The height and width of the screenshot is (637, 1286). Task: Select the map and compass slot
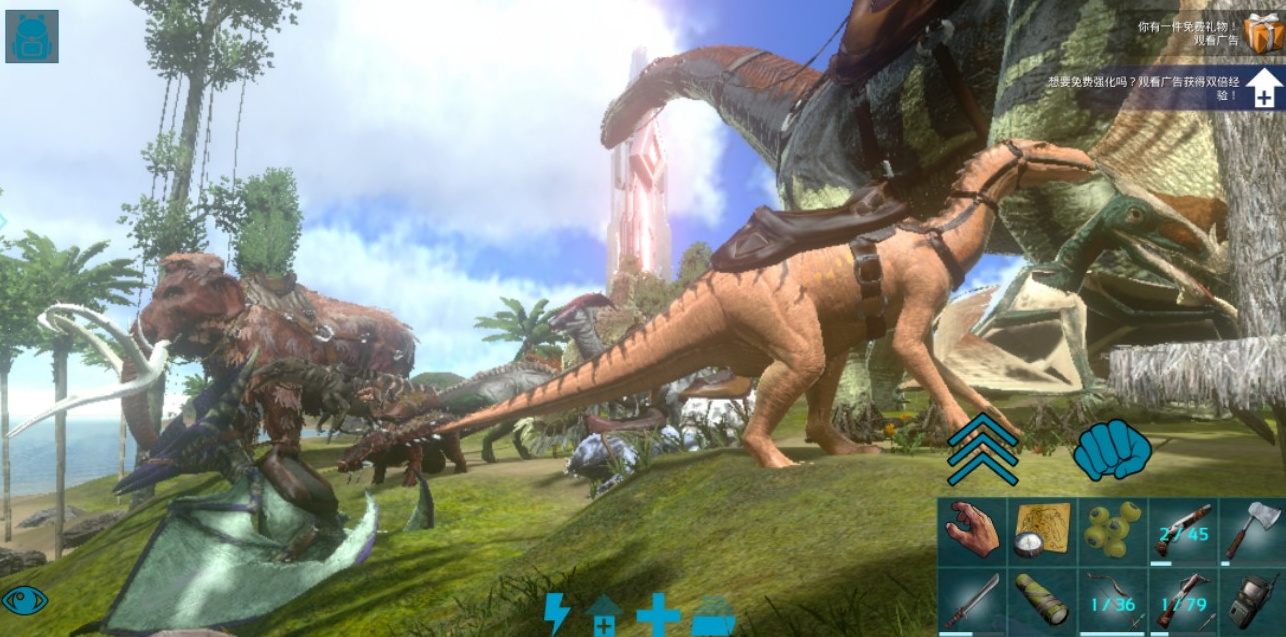pyautogui.click(x=1041, y=531)
